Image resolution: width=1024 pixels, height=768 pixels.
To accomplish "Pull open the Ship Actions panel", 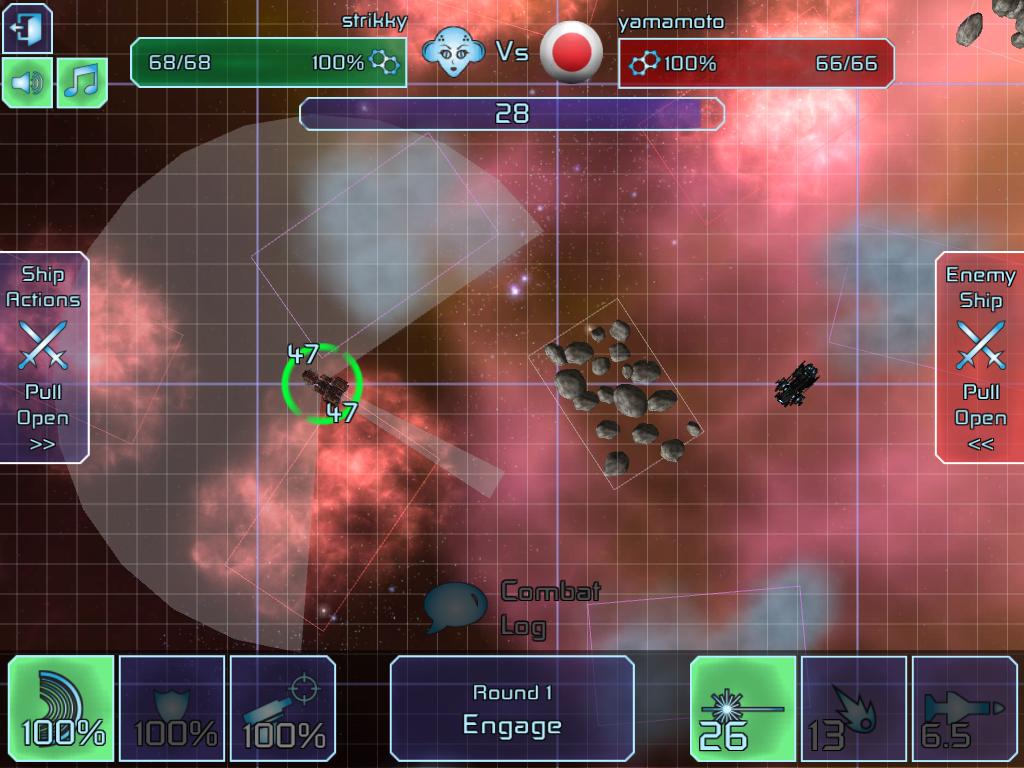I will tap(44, 357).
